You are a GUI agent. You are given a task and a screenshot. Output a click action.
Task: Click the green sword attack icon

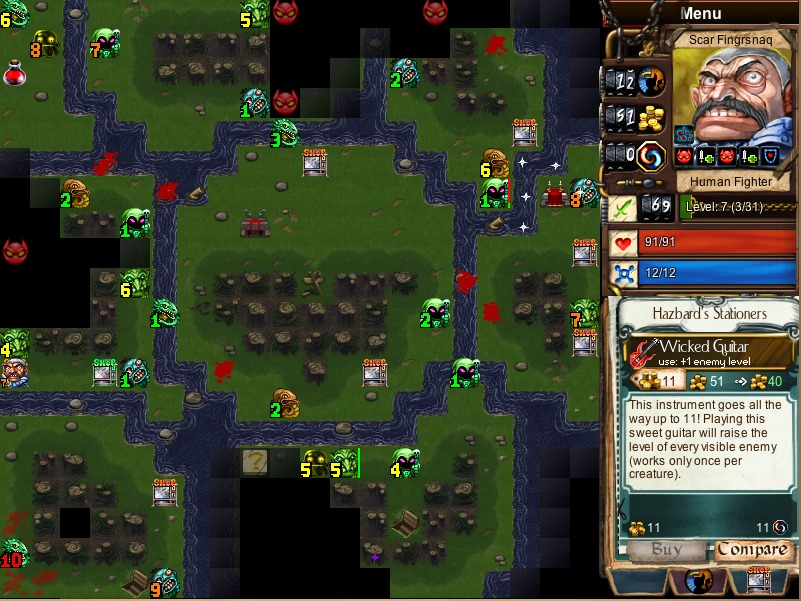tap(623, 209)
